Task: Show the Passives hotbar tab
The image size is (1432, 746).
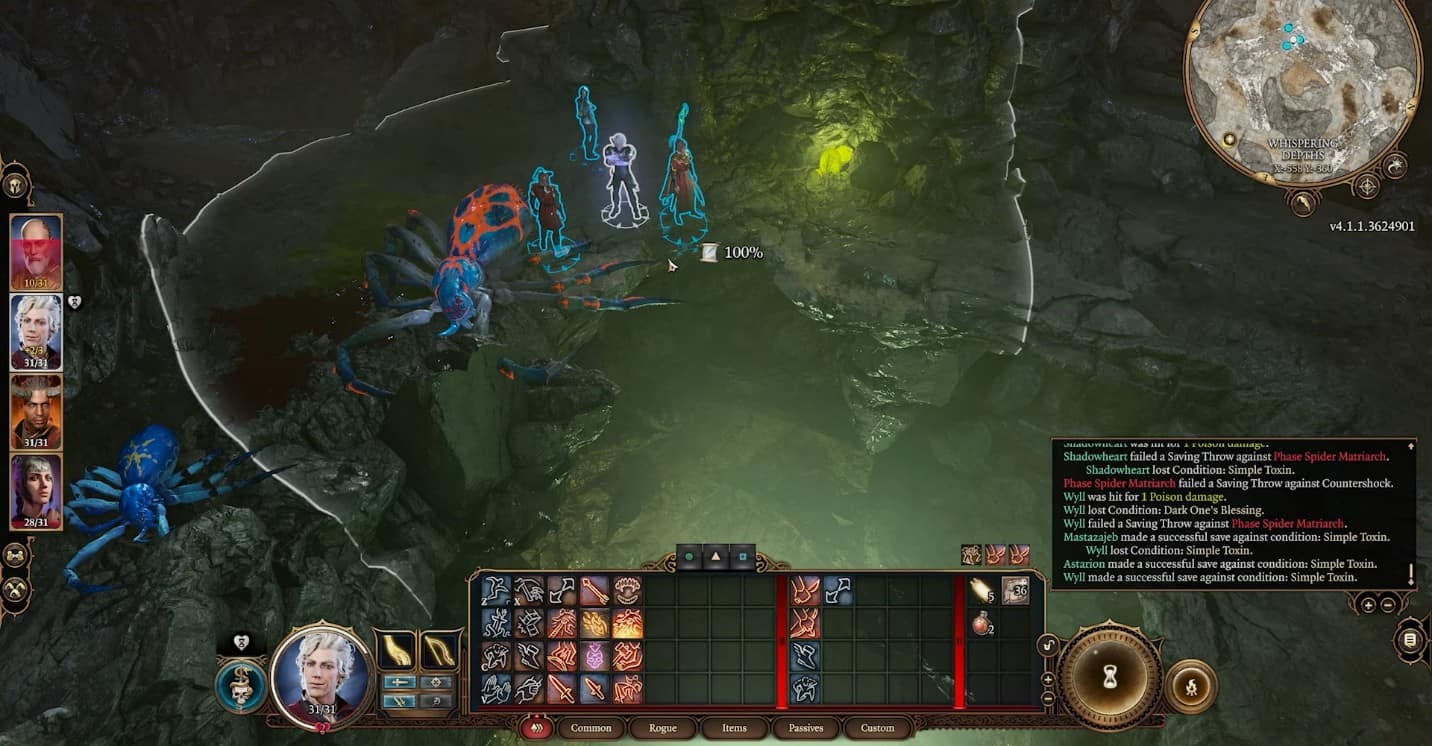Action: click(x=806, y=728)
